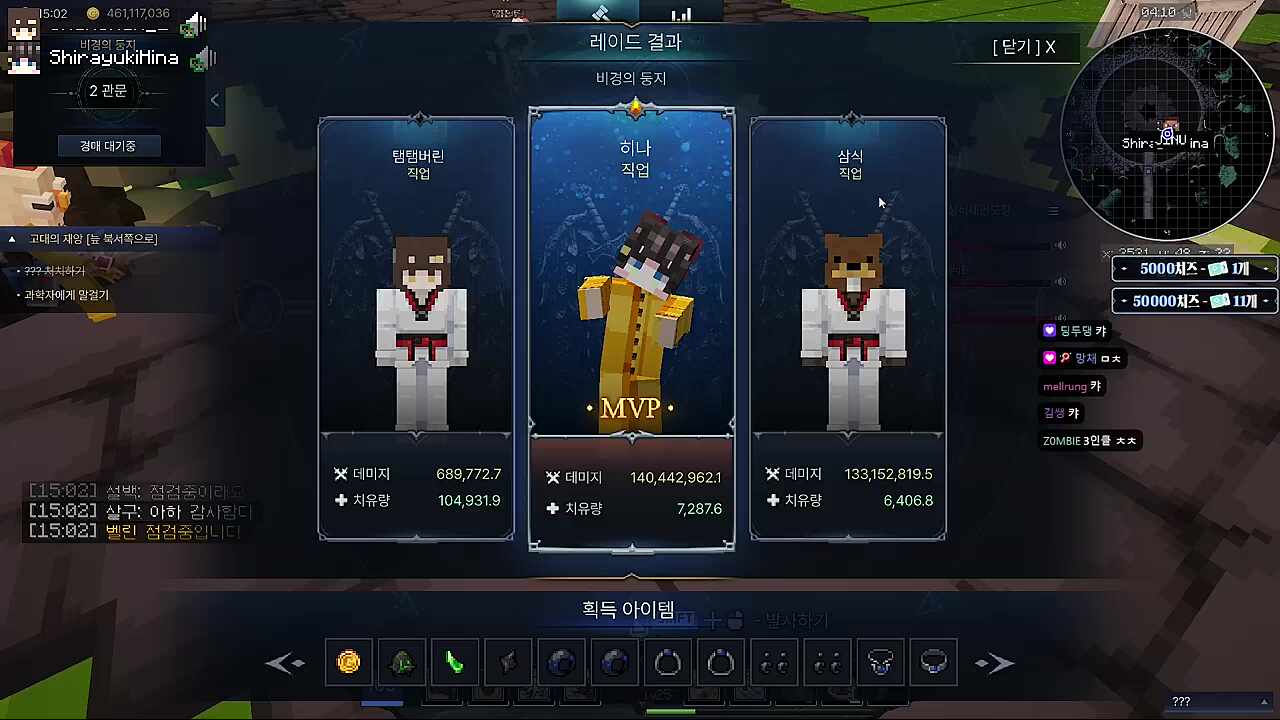Collapse the 고대의 제앙 quest section
1280x720 pixels.
11,238
